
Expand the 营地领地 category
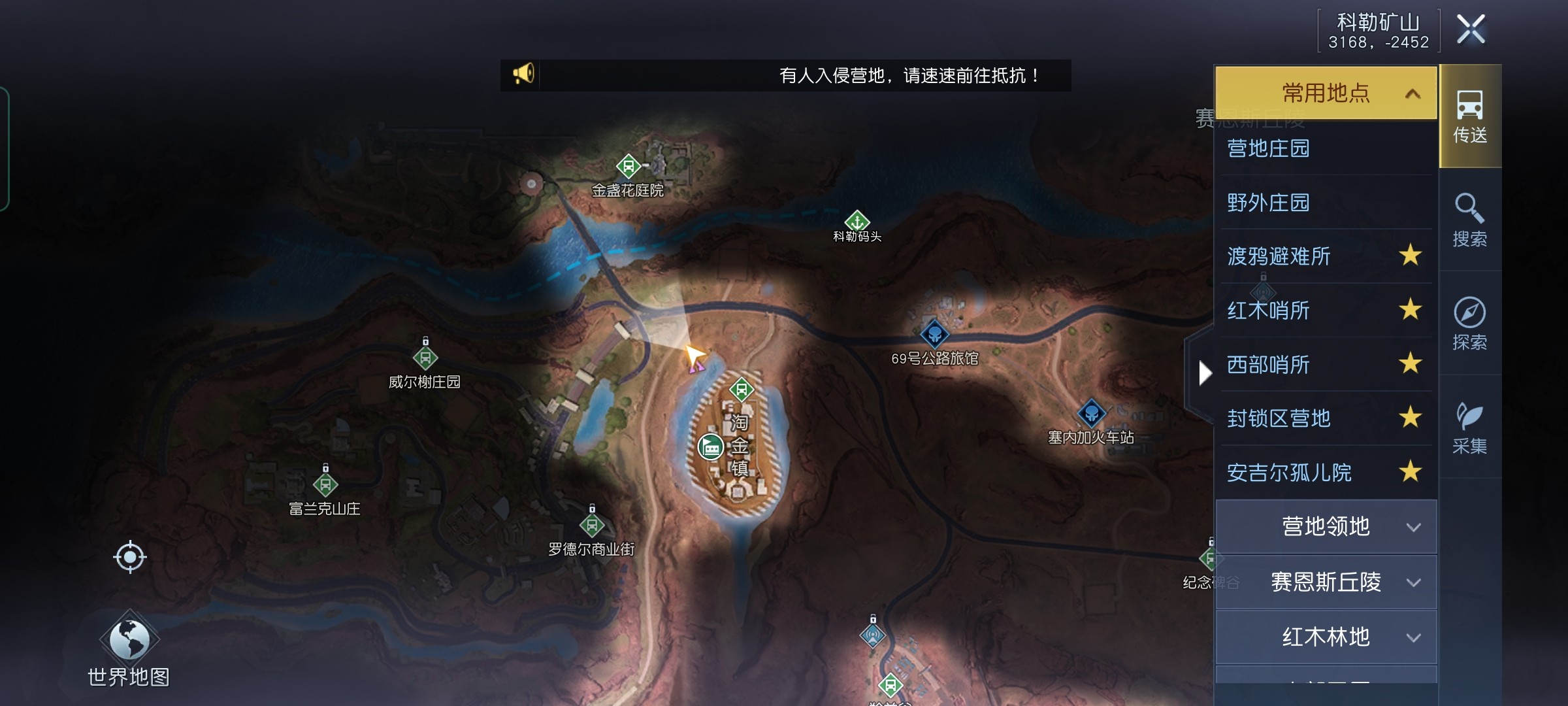pyautogui.click(x=1326, y=527)
